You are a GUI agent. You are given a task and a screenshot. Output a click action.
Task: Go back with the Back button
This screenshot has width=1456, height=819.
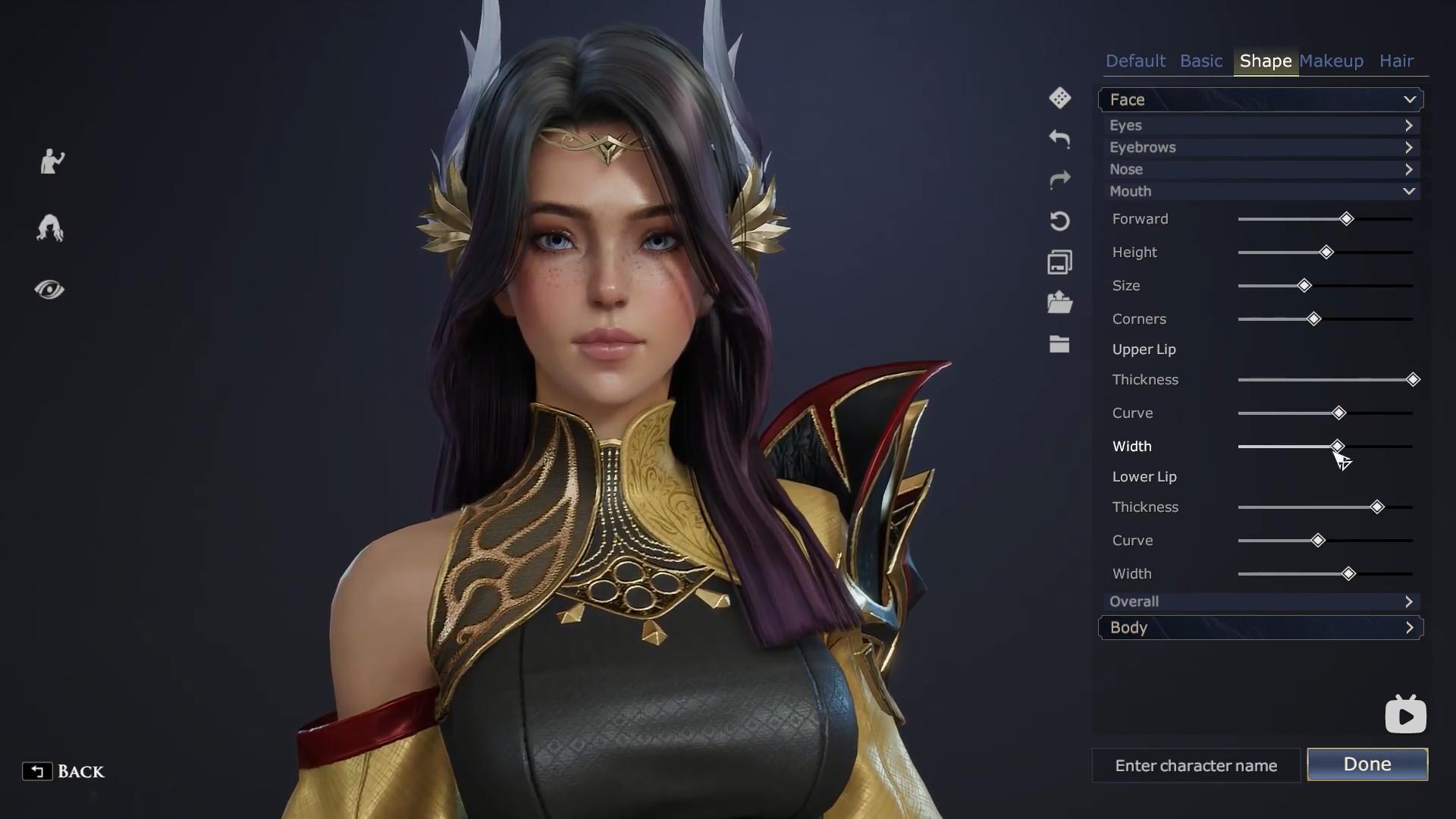pos(64,771)
